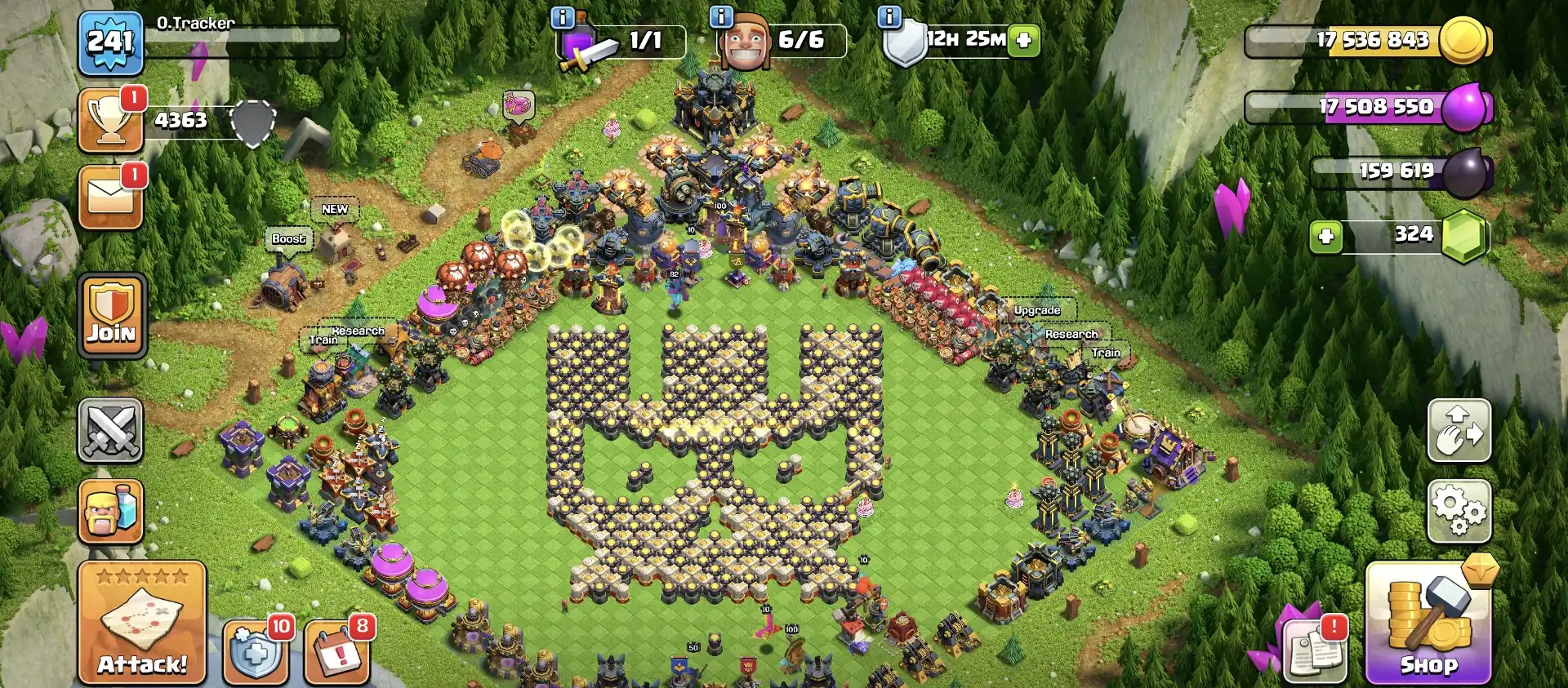The width and height of the screenshot is (1568, 688).
Task: View profile via the level 241 badge
Action: tap(111, 42)
